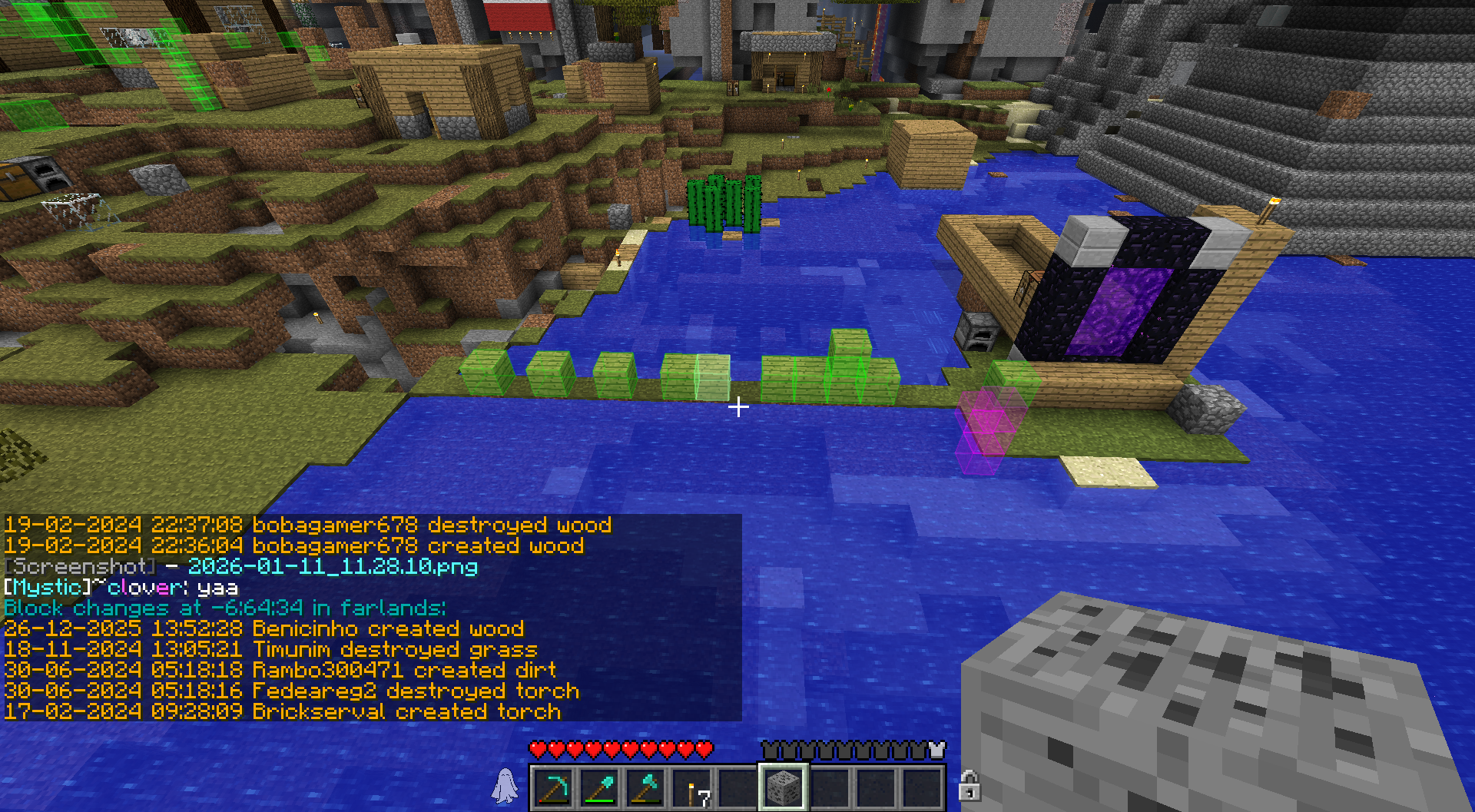Open the screenshot file link in chat
Viewport: 1475px width, 812px height.
coord(333,567)
